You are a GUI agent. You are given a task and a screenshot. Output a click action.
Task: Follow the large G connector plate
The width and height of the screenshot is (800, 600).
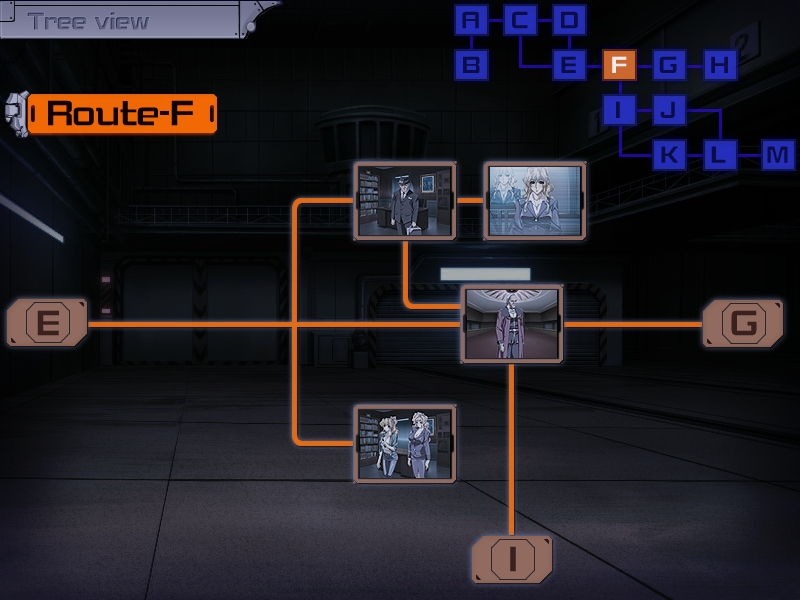pyautogui.click(x=743, y=323)
